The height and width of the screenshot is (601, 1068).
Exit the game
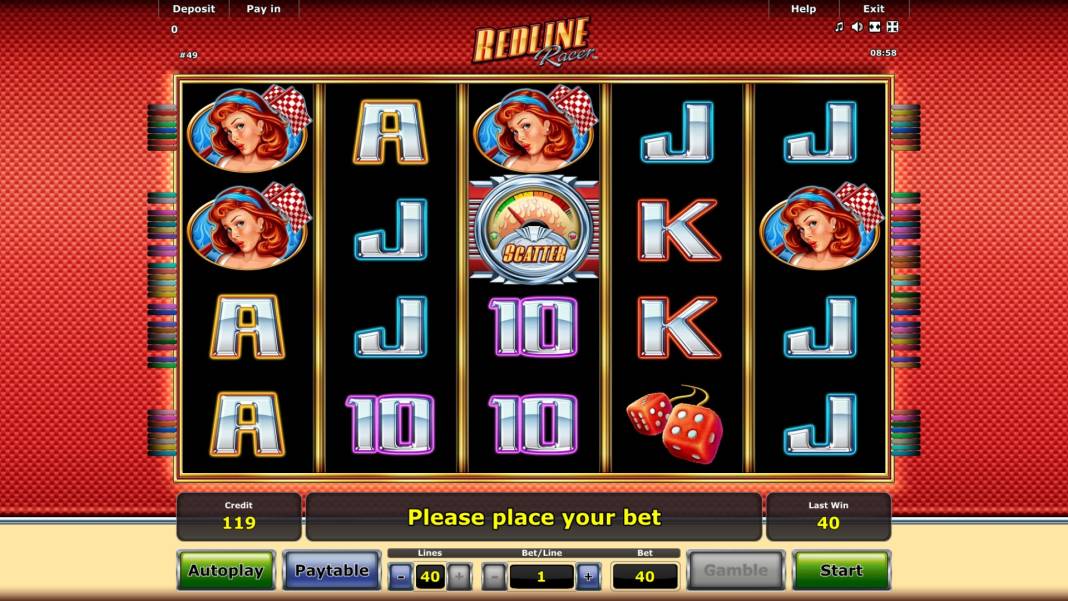pyautogui.click(x=874, y=9)
